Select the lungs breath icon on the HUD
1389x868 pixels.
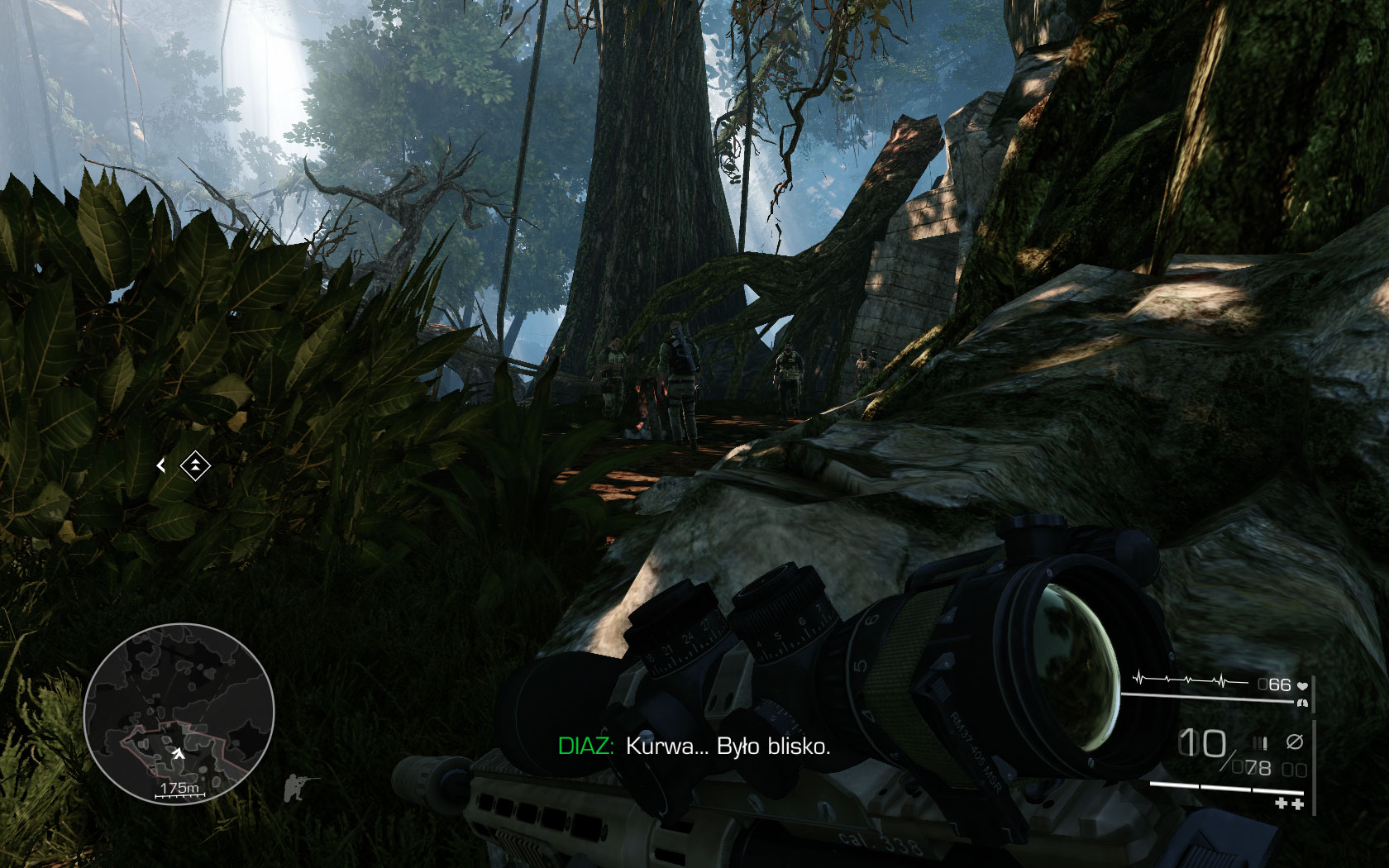pos(1302,703)
